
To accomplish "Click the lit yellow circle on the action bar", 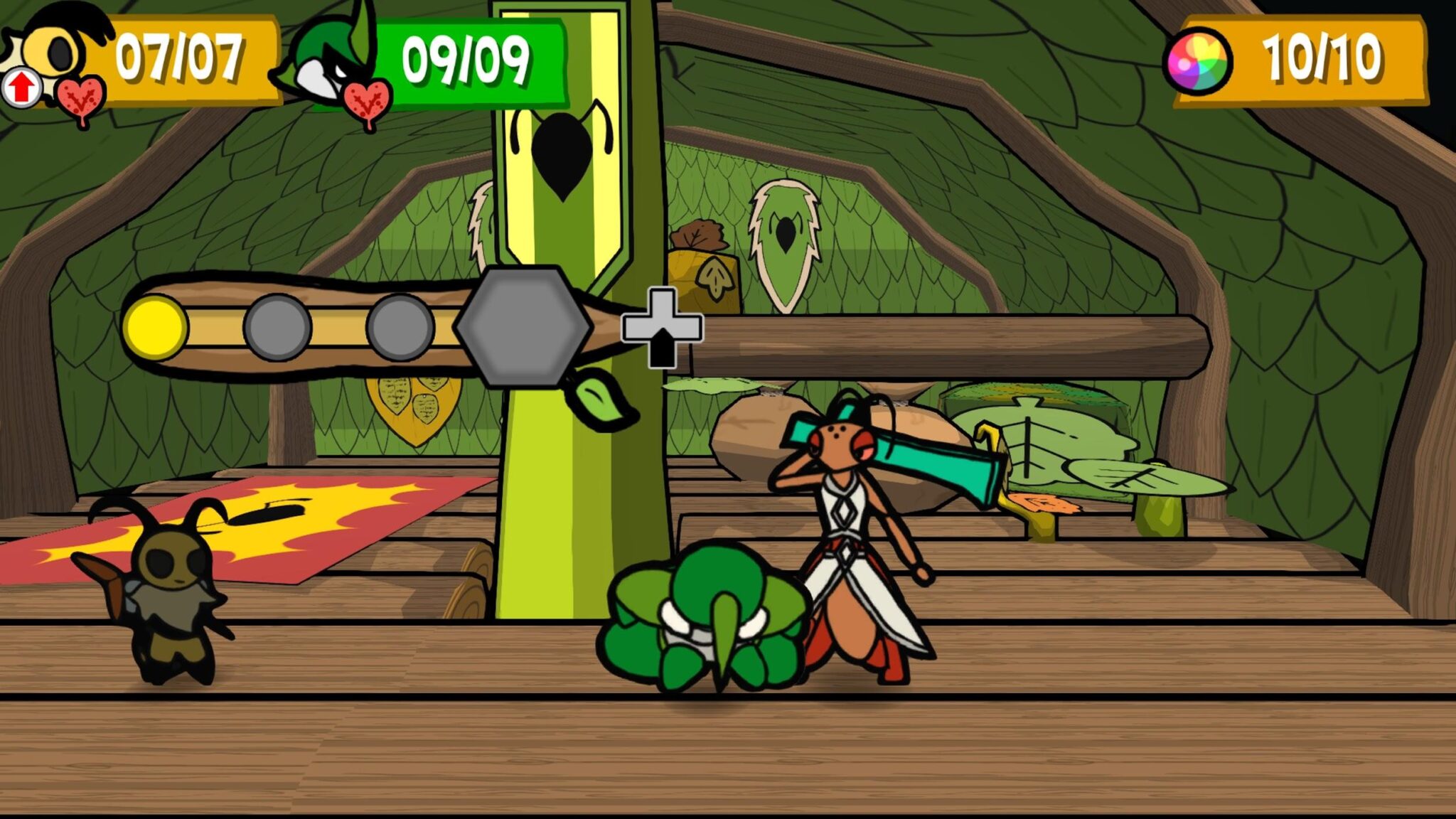I will pyautogui.click(x=156, y=327).
